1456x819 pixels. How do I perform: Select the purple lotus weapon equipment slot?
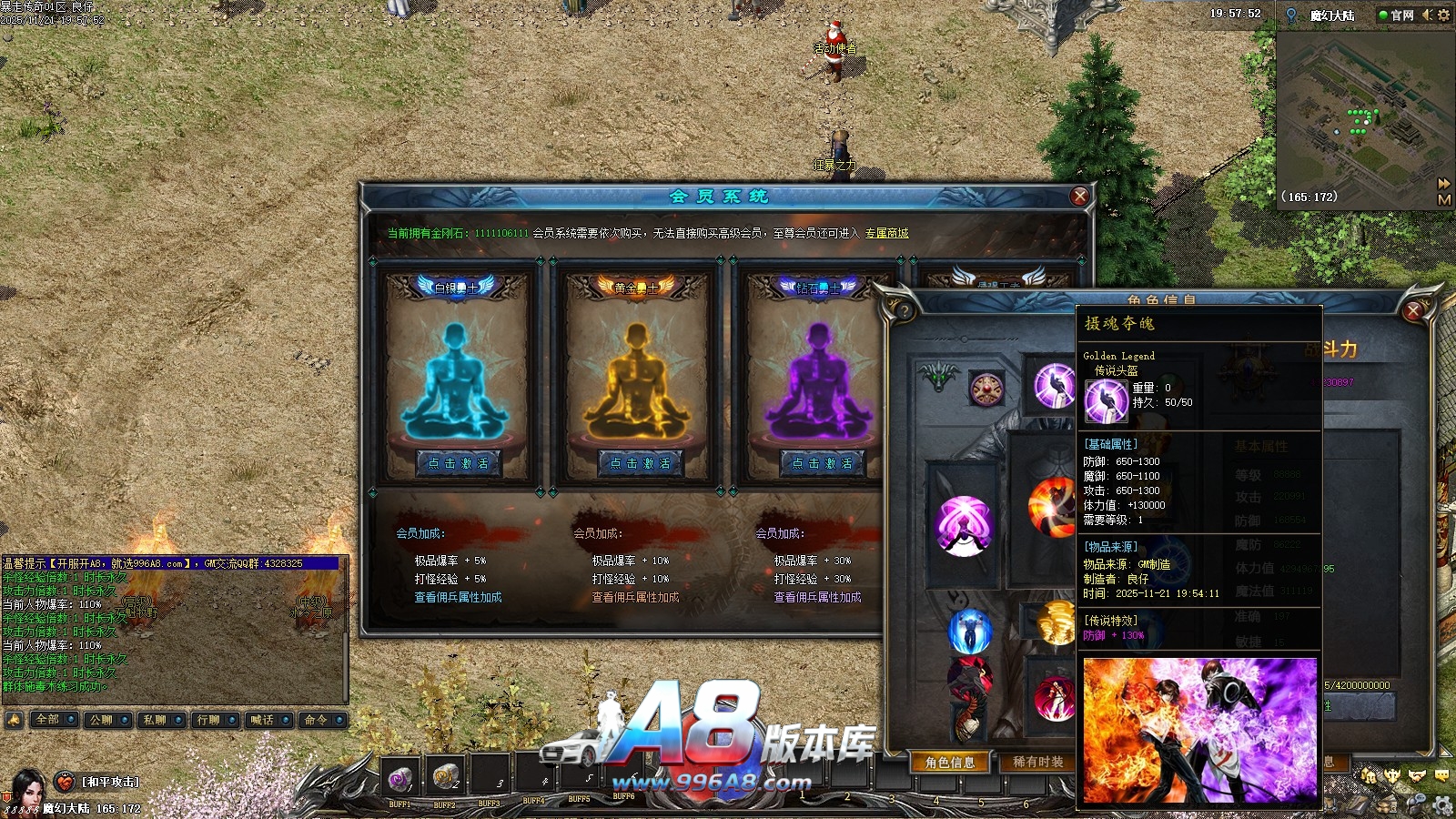coord(964,525)
